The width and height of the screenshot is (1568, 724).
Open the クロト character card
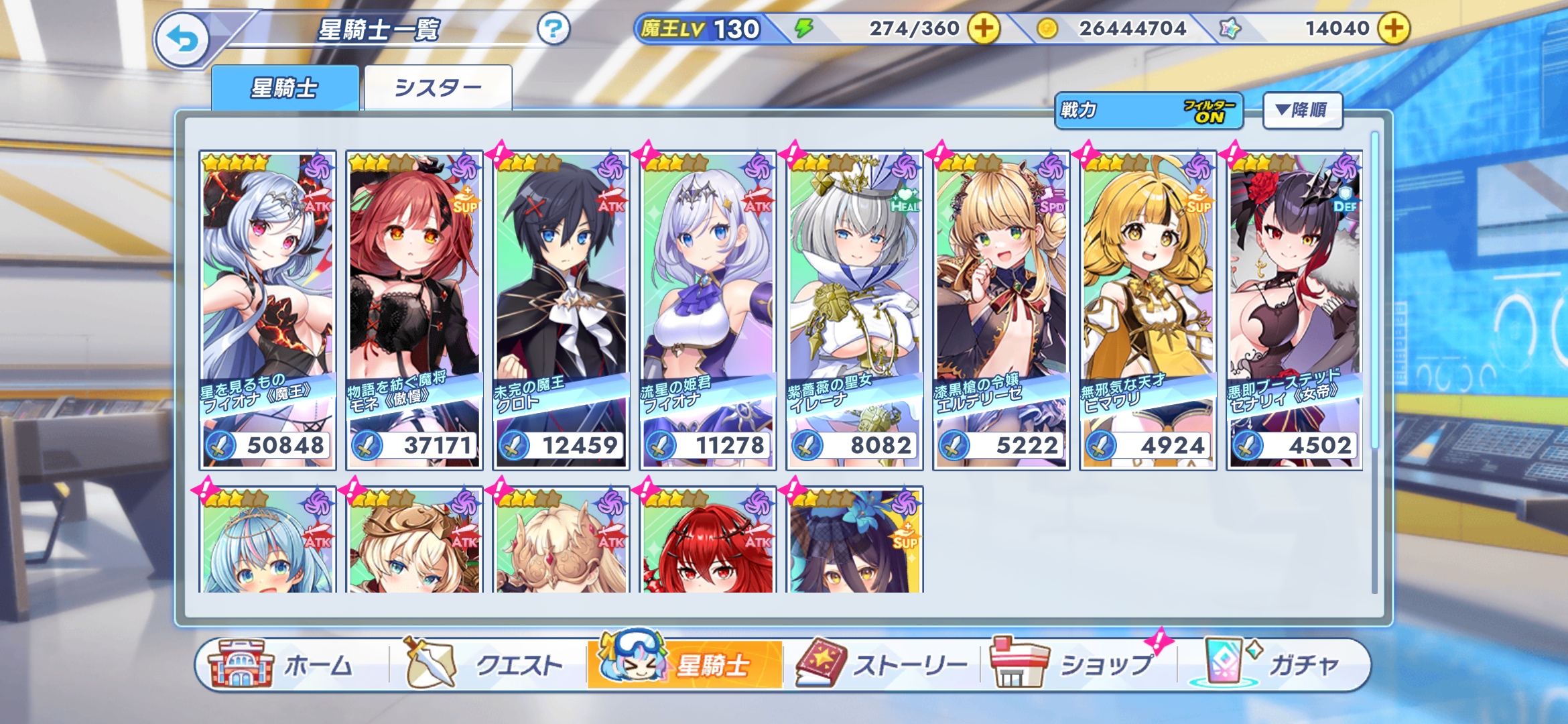click(561, 310)
